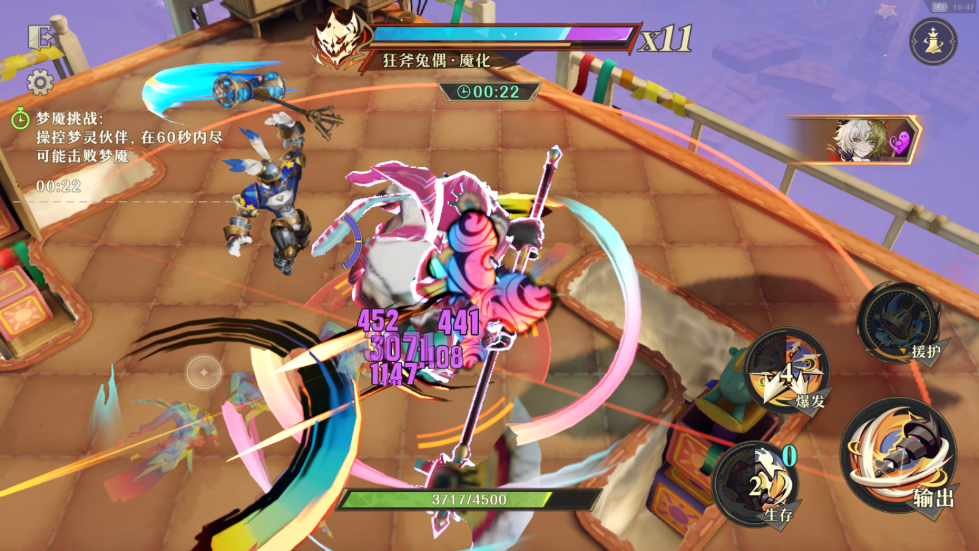
Task: Select the white-haired character portrait banner
Action: (858, 139)
